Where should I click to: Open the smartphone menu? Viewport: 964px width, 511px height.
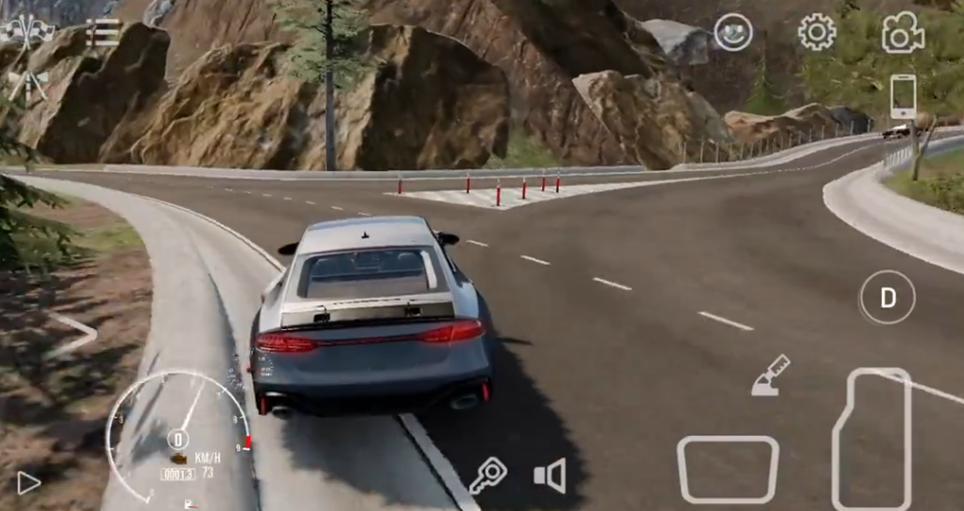tap(903, 97)
